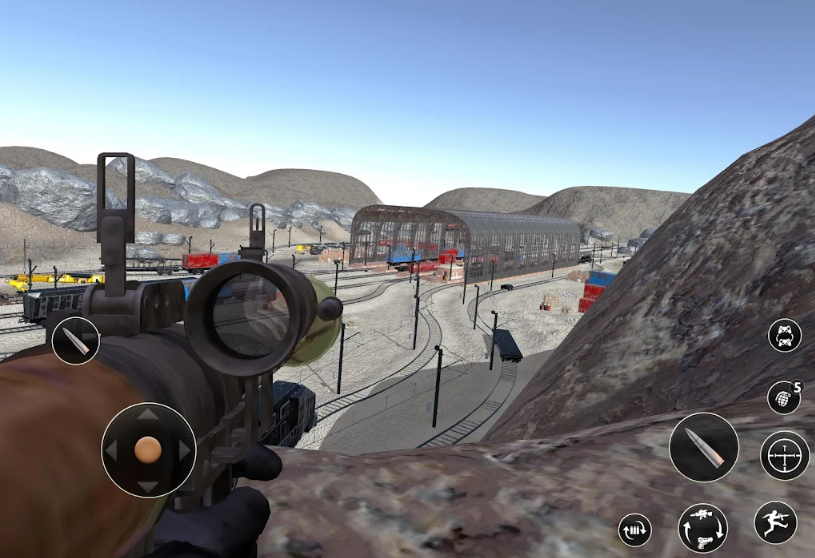
Task: Switch weapons with the rifle-pistol swap icon
Action: tap(702, 527)
